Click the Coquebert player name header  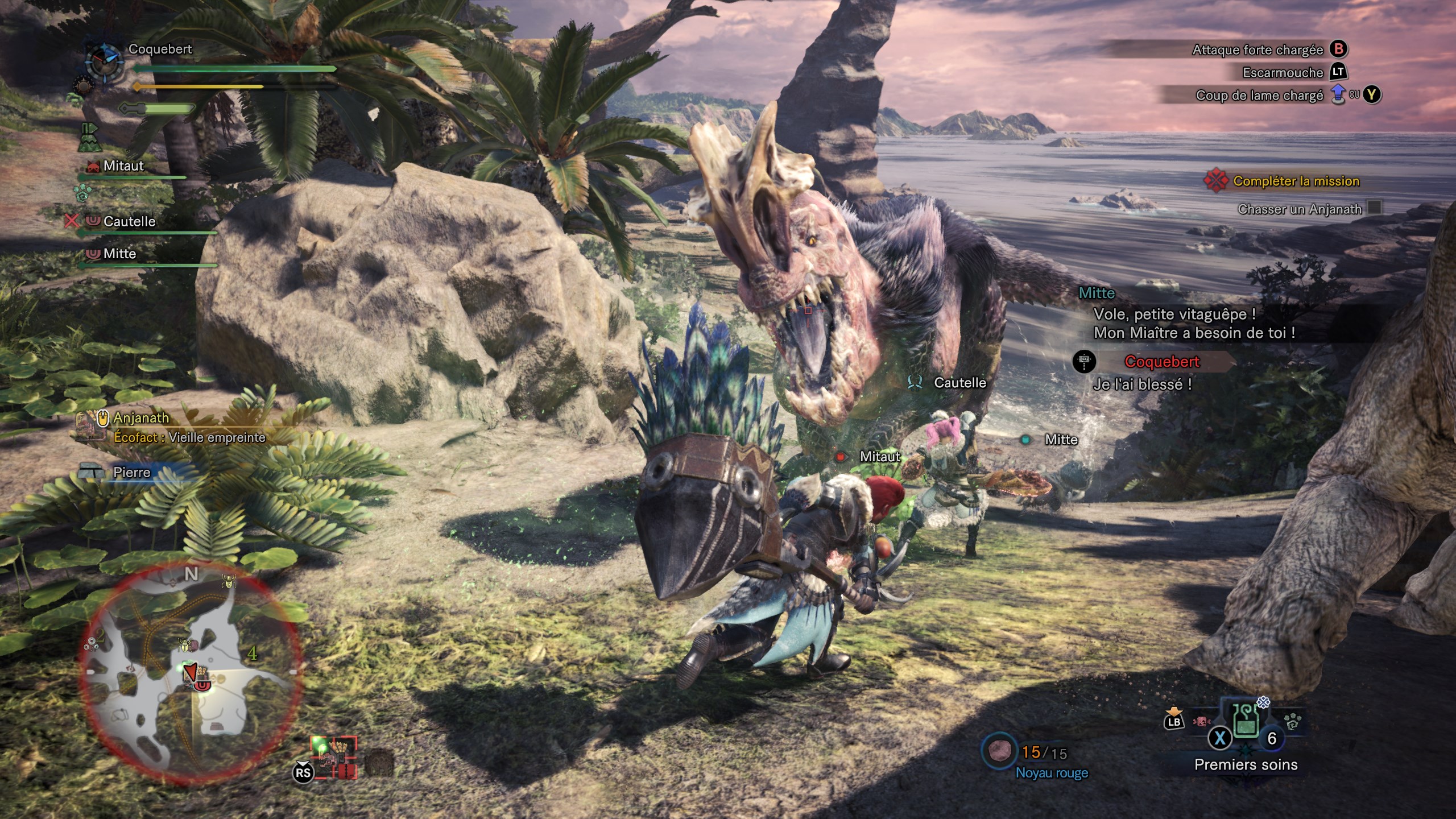click(x=160, y=49)
